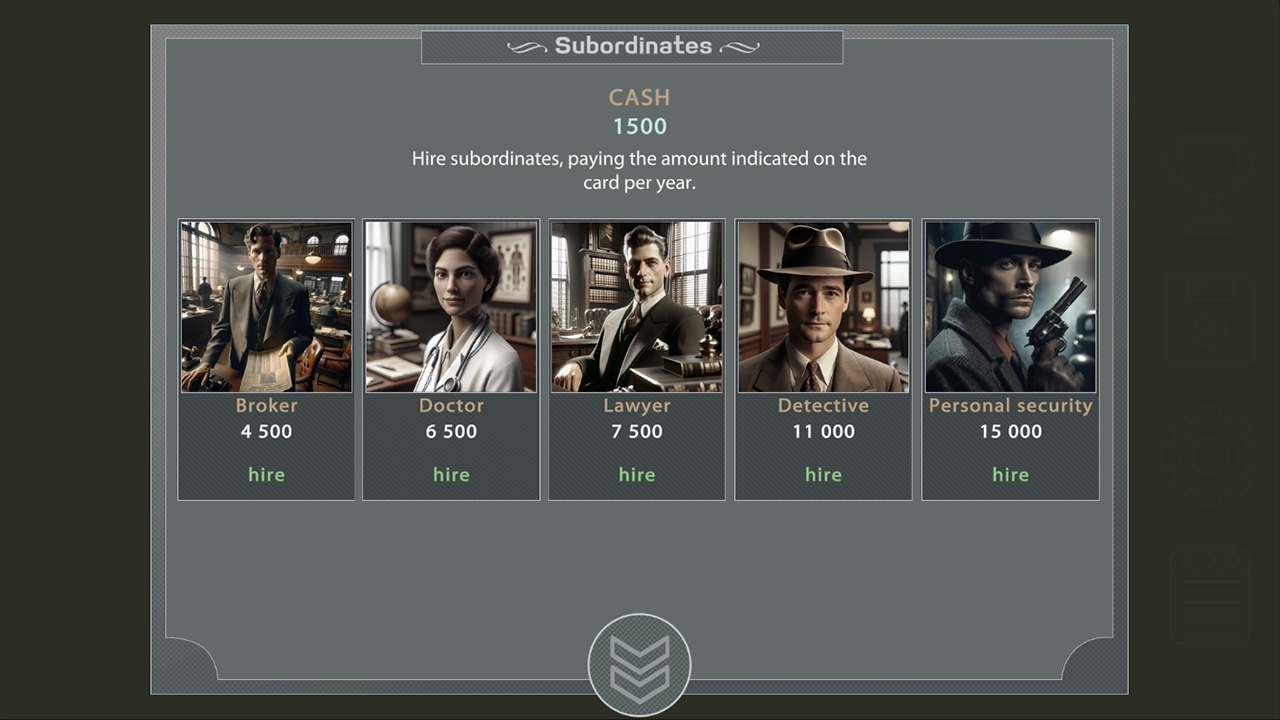
Task: Click the Broker card name label
Action: [266, 405]
